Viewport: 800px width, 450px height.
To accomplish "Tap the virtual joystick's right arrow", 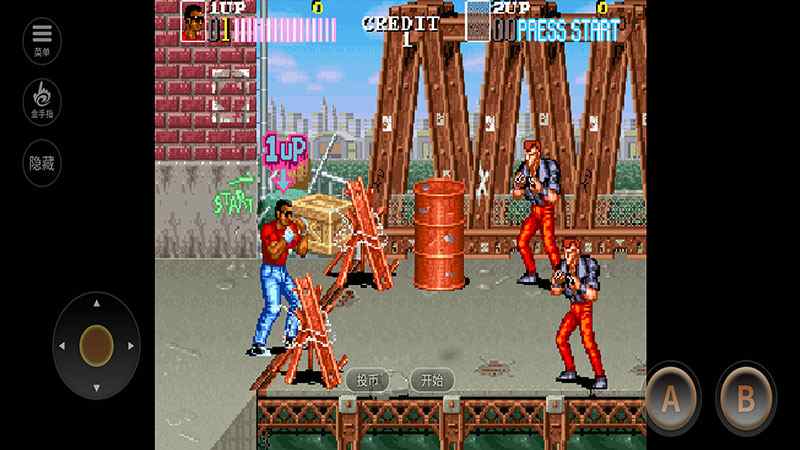I will coord(131,346).
